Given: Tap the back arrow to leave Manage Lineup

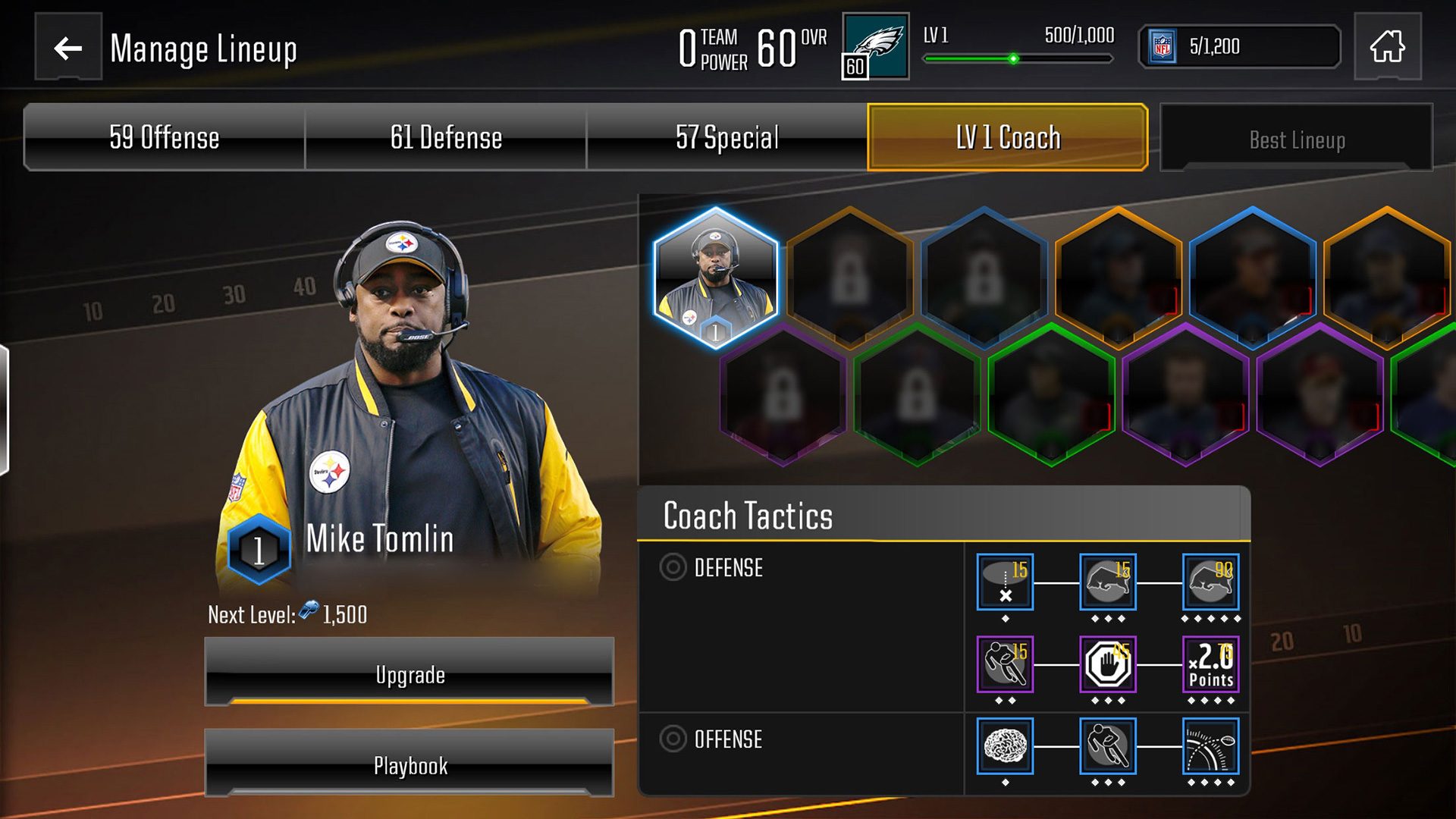Looking at the screenshot, I should [67, 50].
